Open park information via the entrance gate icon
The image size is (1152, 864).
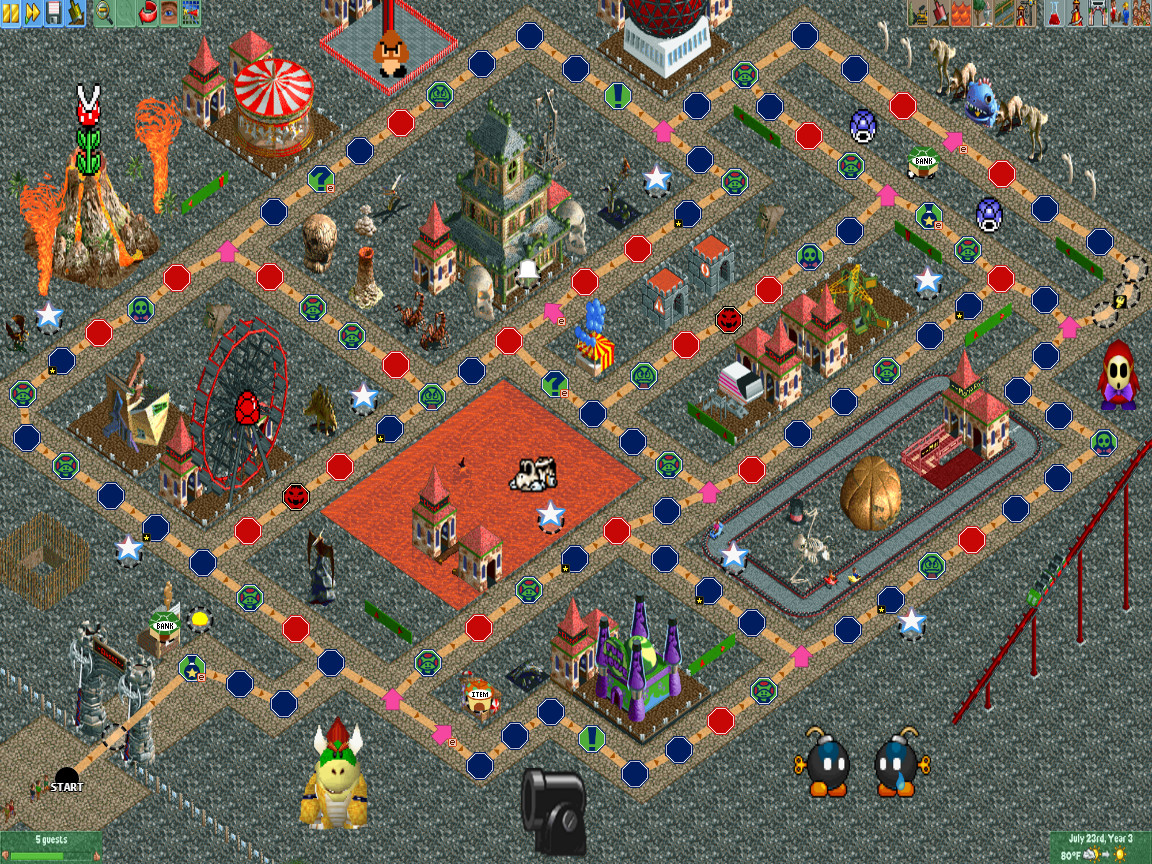(1097, 13)
